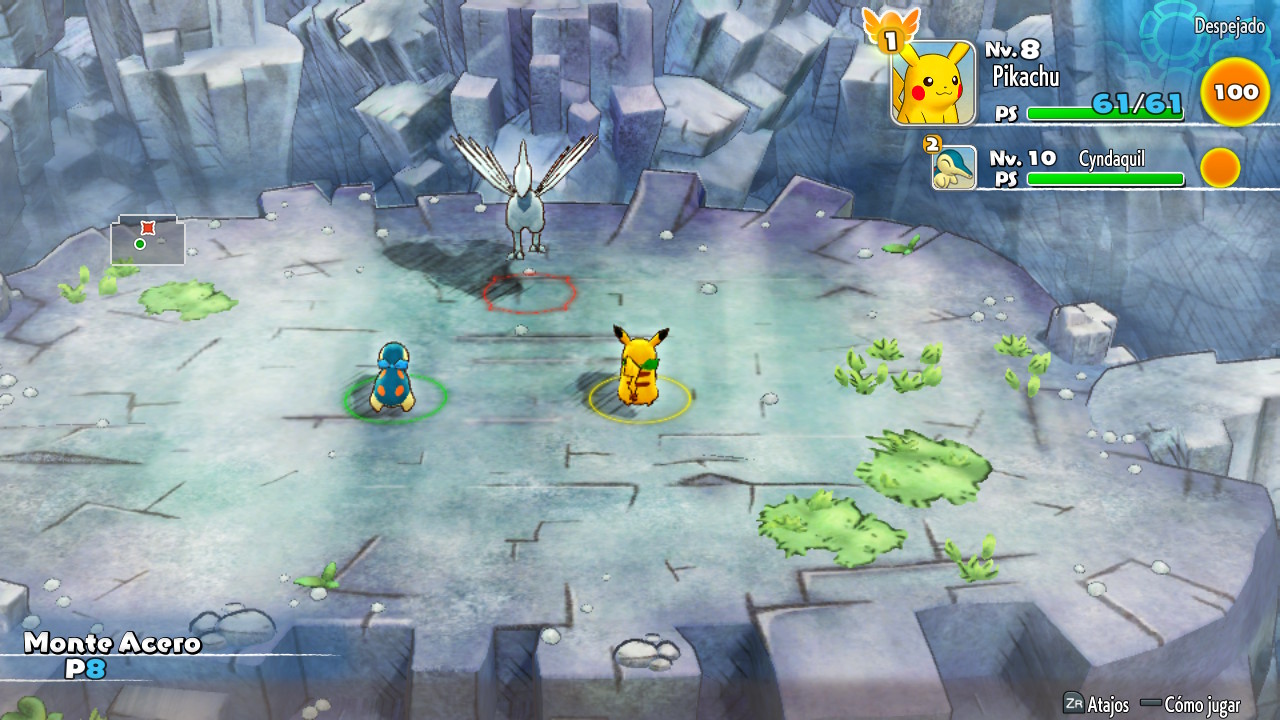The height and width of the screenshot is (720, 1280).
Task: Open the dungeon minimap
Action: (x=148, y=241)
